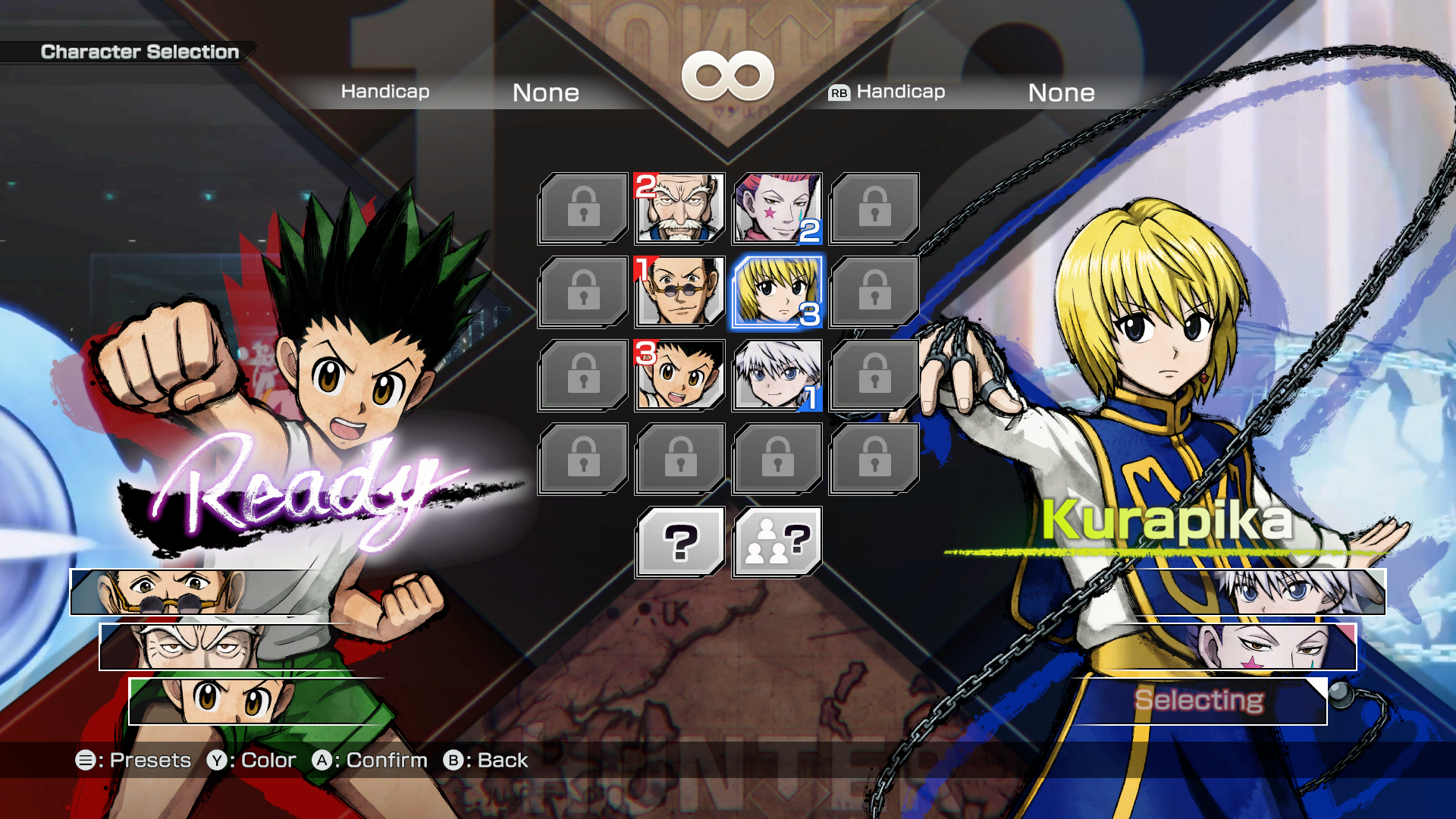Choose Leorio's portrait in the roster

pyautogui.click(x=680, y=292)
